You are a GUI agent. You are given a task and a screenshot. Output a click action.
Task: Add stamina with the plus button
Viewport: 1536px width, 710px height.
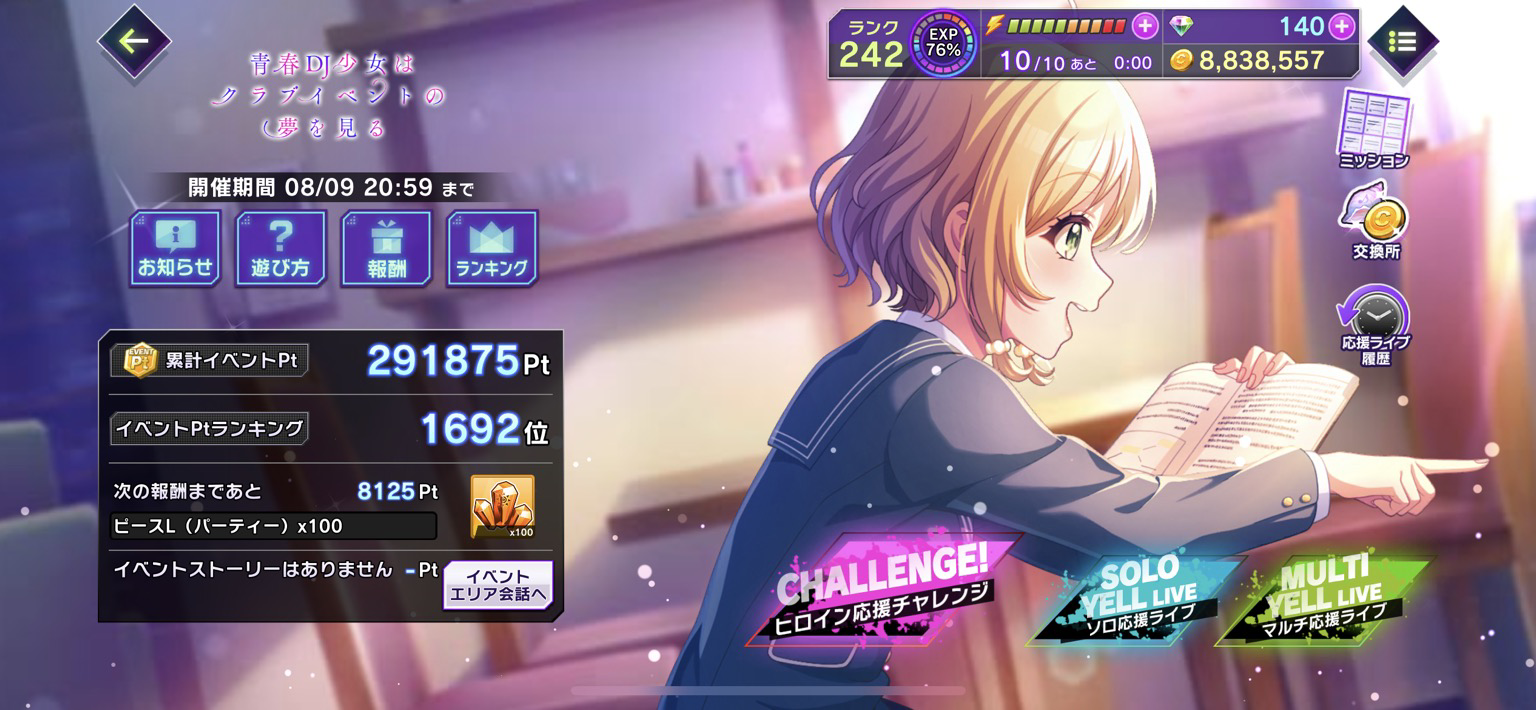click(1144, 26)
